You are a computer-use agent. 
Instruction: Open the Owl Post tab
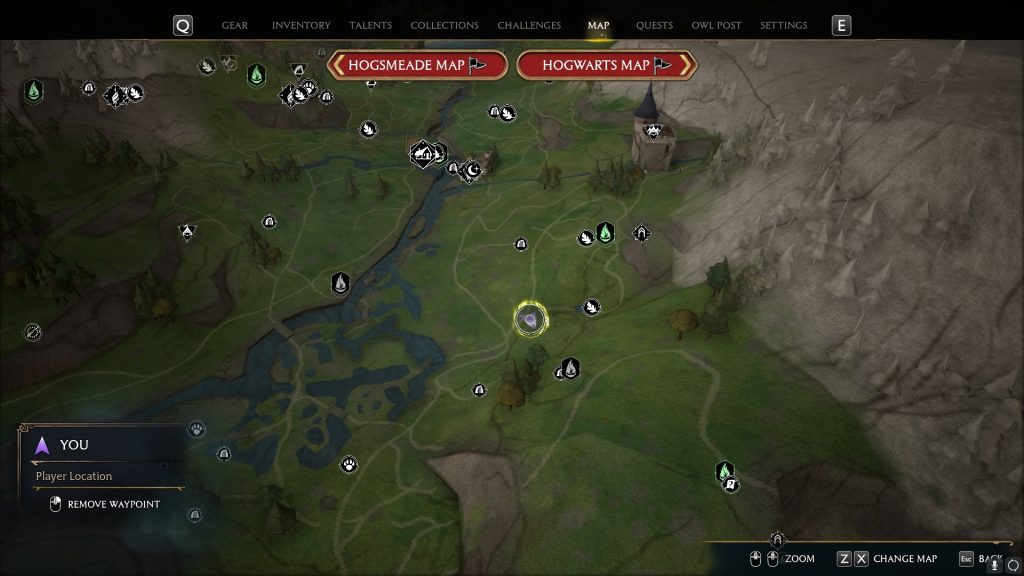tap(716, 25)
